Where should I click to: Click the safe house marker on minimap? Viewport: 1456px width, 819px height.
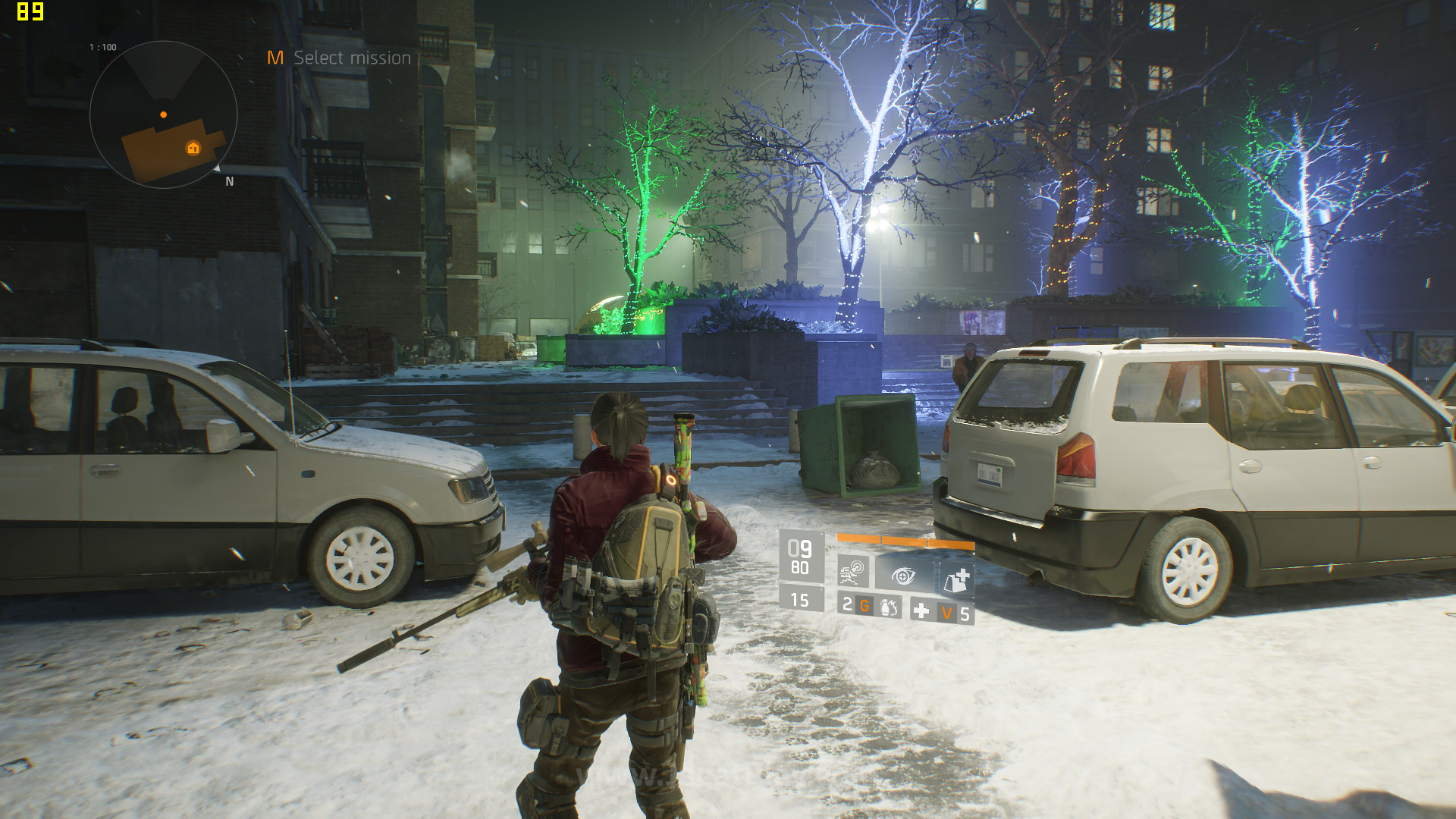click(x=193, y=148)
